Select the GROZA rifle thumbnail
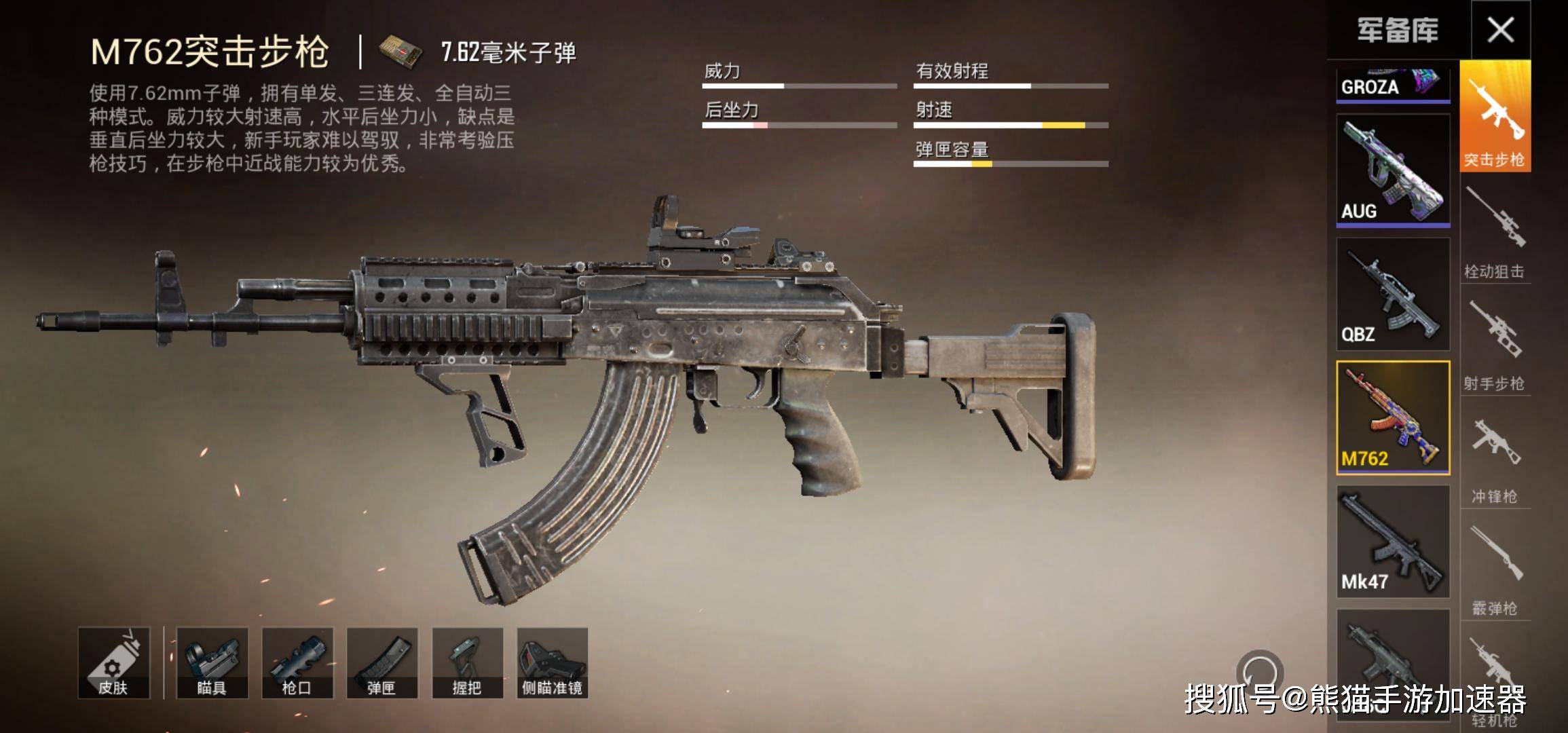This screenshot has width=1568, height=733. coord(1393,86)
